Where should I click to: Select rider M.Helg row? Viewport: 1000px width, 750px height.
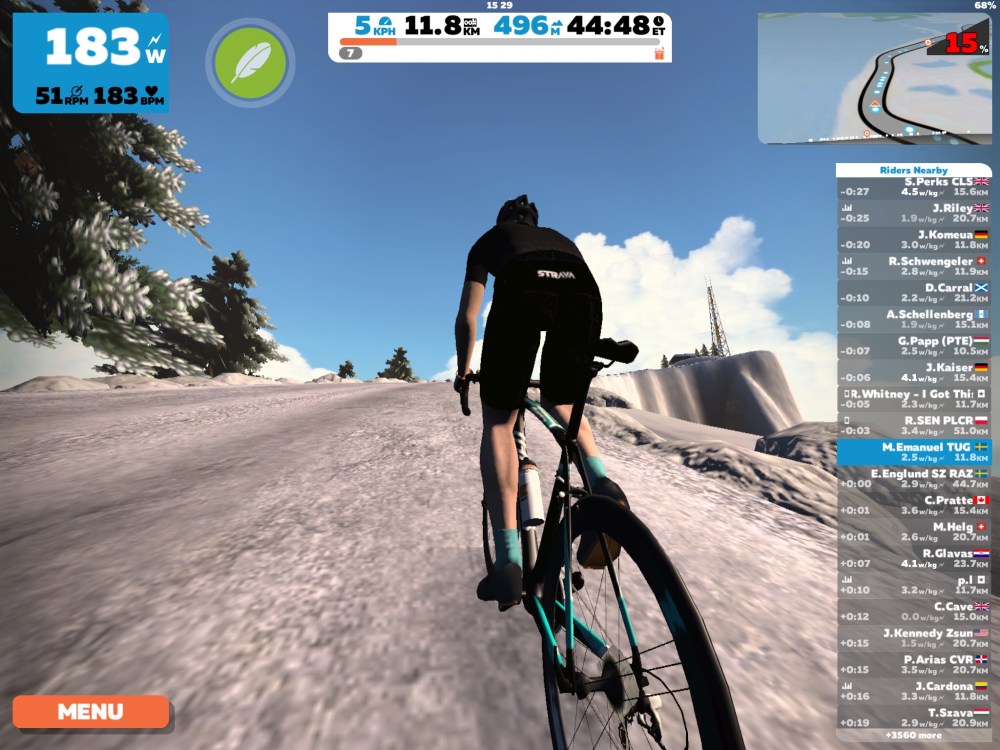914,532
